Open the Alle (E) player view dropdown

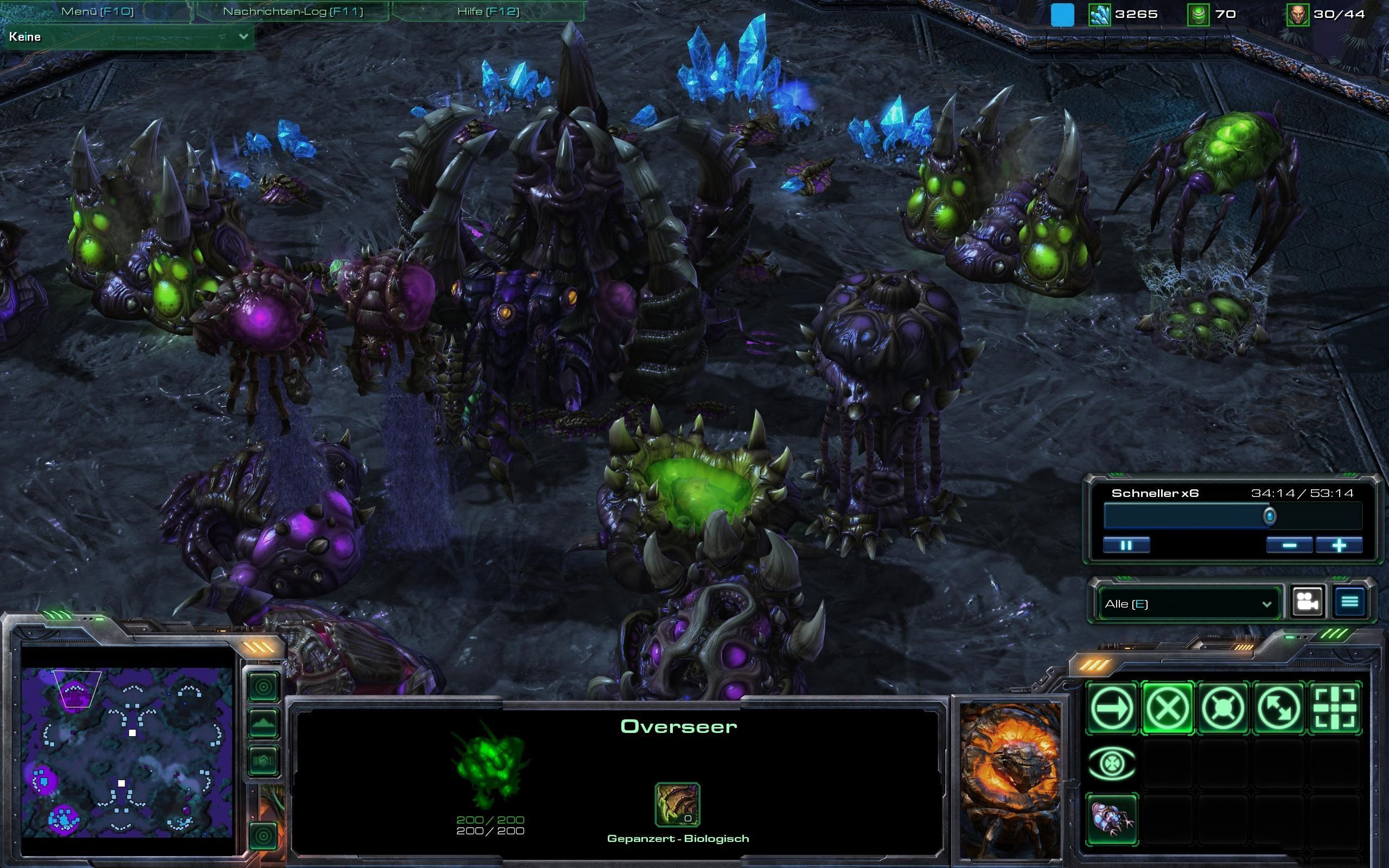tap(1188, 603)
